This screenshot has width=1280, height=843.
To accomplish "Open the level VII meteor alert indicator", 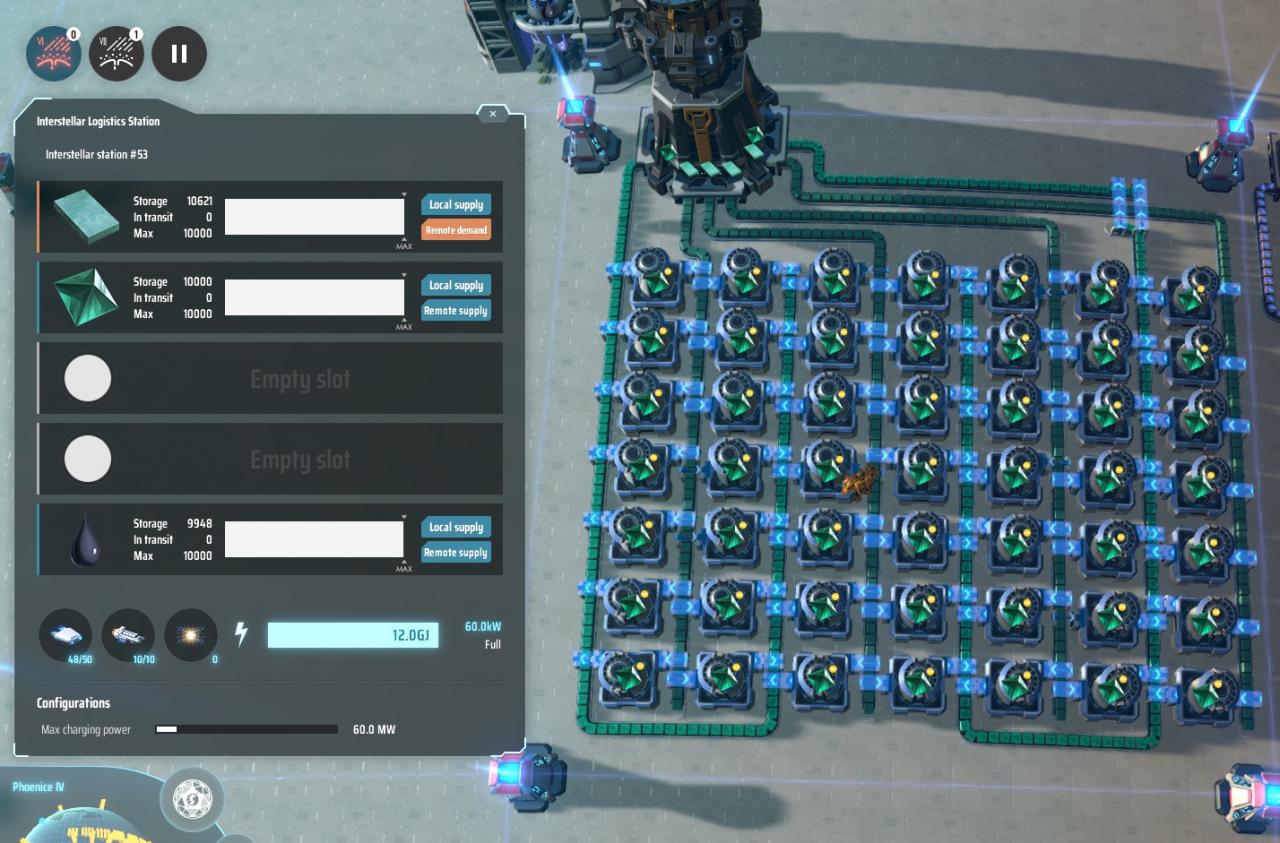I will [x=115, y=53].
